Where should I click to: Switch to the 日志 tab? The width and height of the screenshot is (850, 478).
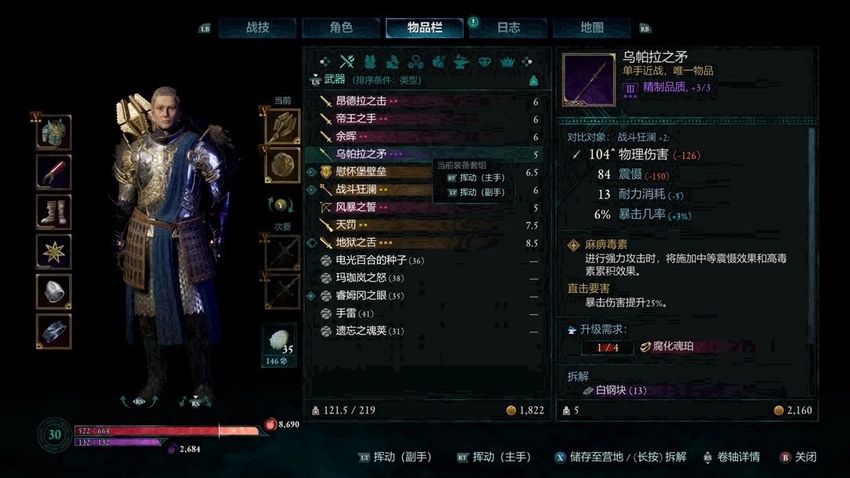(508, 28)
